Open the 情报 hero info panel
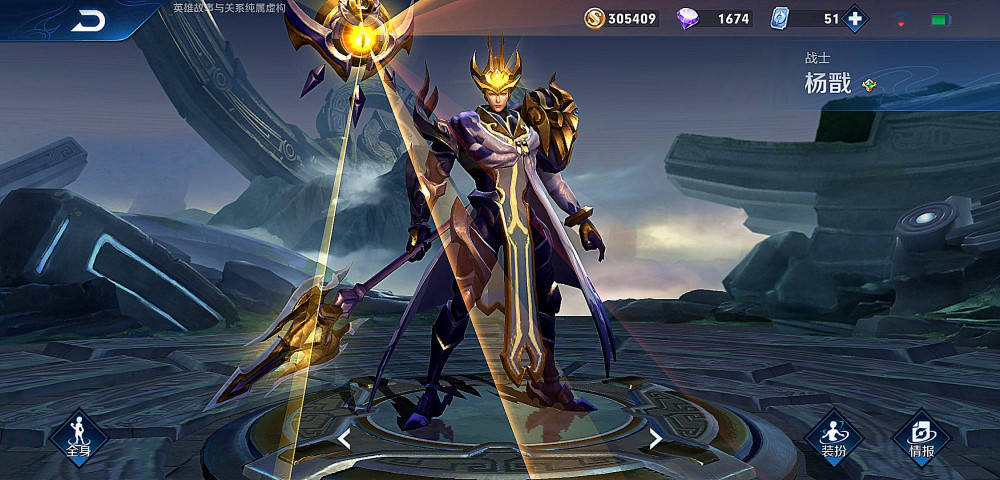 click(x=921, y=436)
